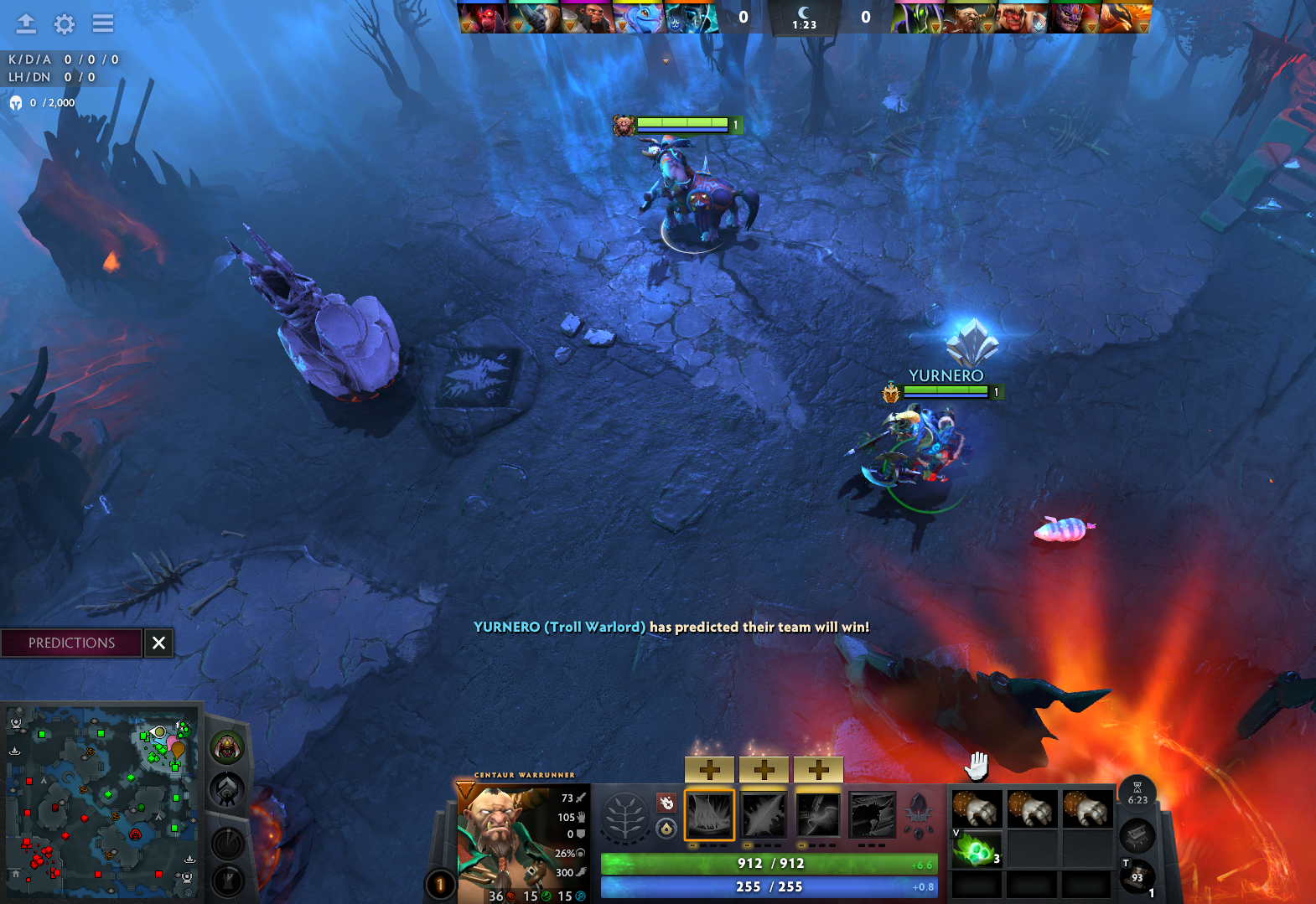The image size is (1316, 904).
Task: Level up the Hoof Stomp ability
Action: [709, 768]
